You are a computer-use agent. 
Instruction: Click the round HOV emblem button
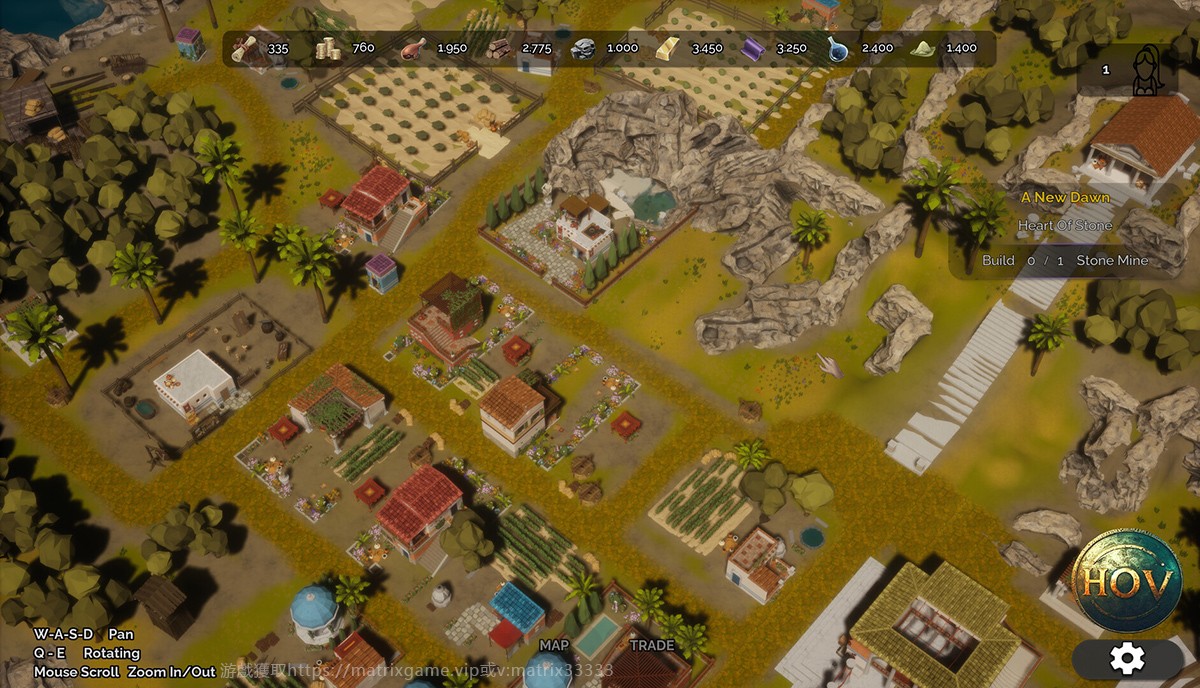click(x=1125, y=582)
